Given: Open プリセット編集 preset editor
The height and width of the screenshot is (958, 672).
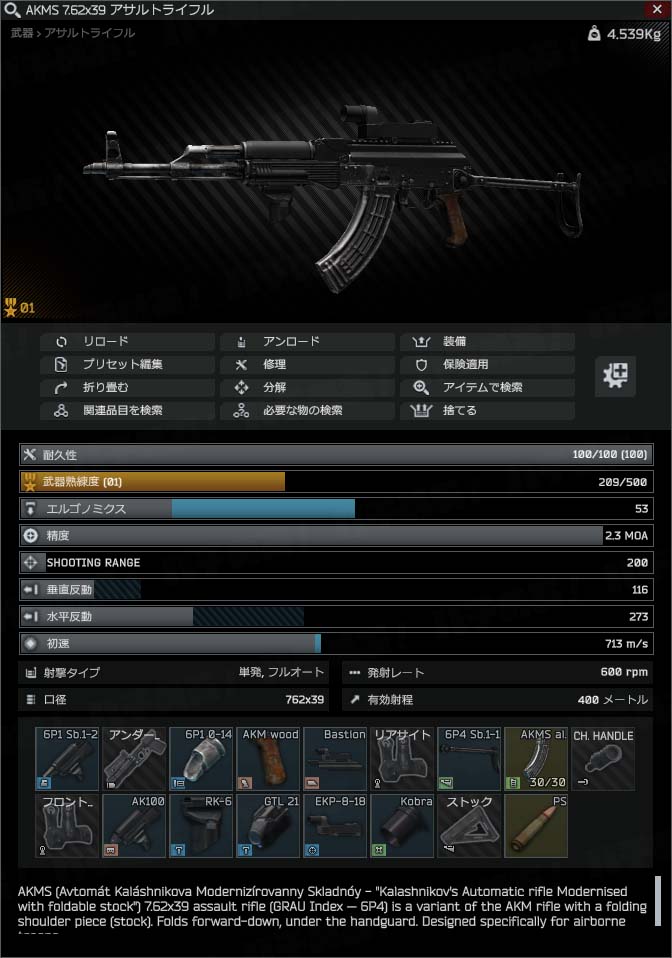Looking at the screenshot, I should [127, 364].
